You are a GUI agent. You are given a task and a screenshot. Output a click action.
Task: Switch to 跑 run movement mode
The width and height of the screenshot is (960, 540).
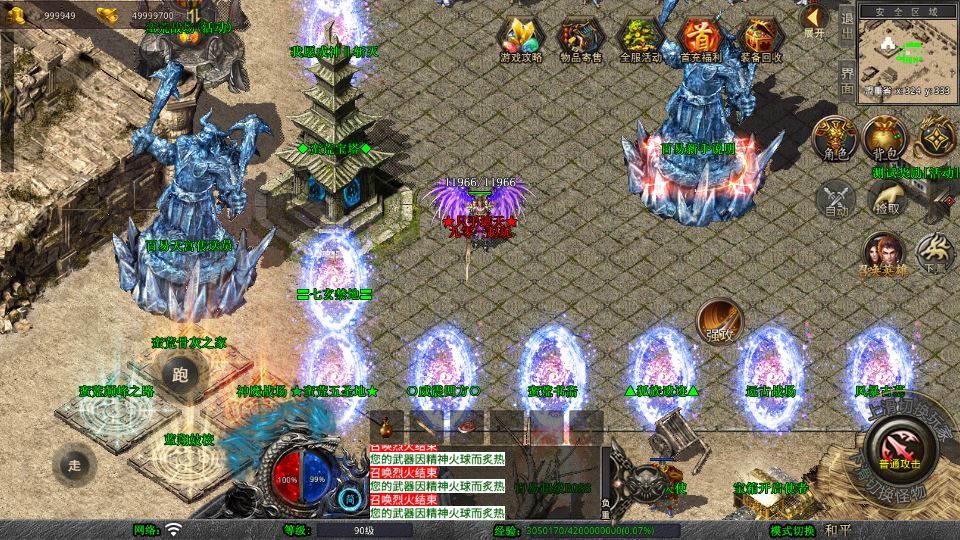(180, 376)
